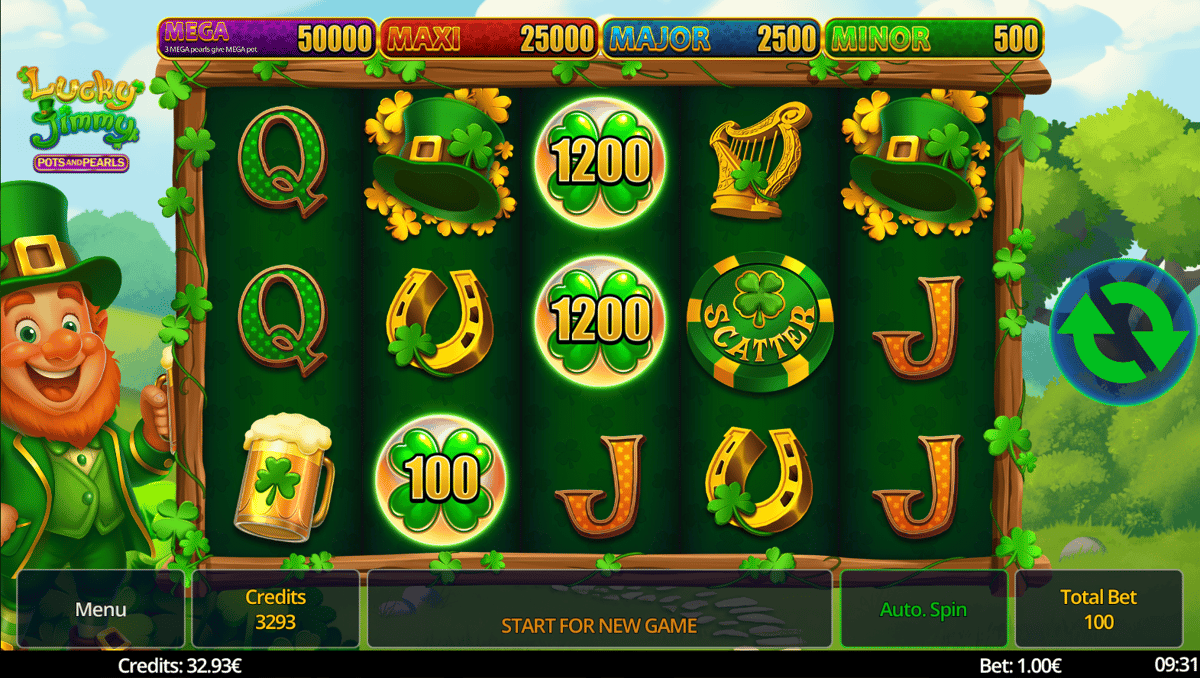Select the MAJOR jackpot banner
Viewport: 1200px width, 678px height.
pyautogui.click(x=711, y=39)
